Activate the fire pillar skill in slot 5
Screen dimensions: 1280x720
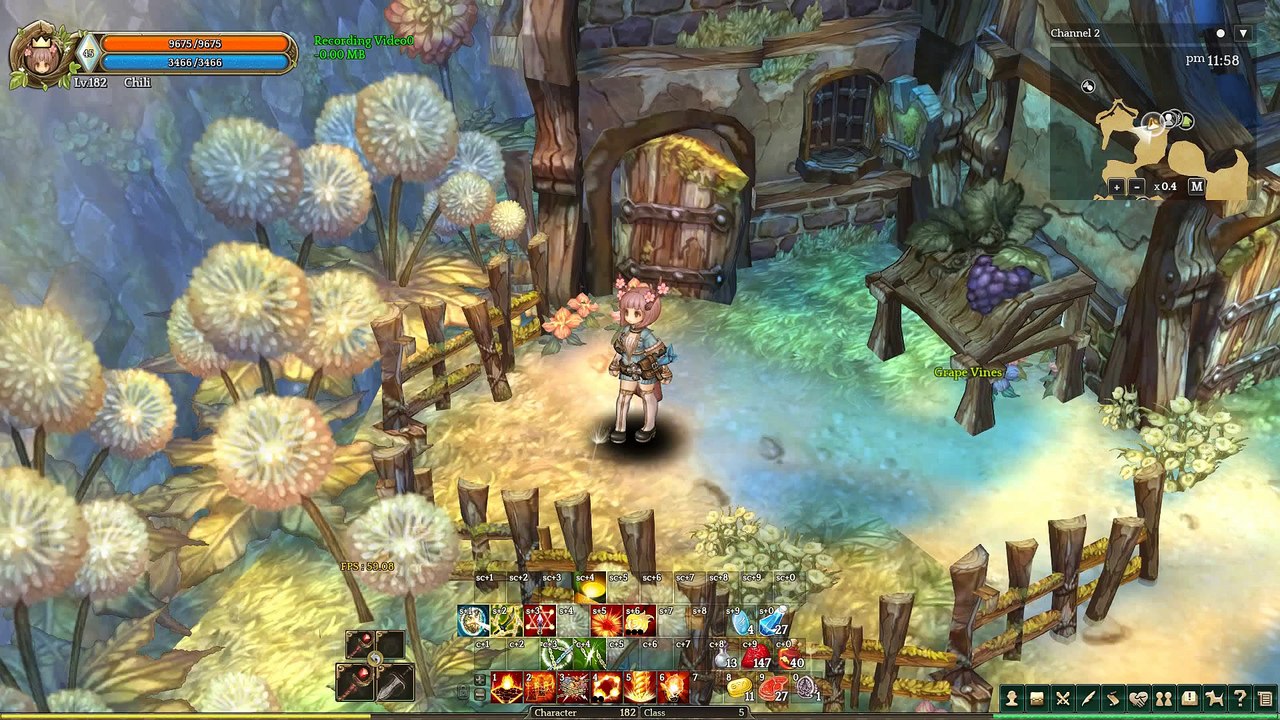640,688
